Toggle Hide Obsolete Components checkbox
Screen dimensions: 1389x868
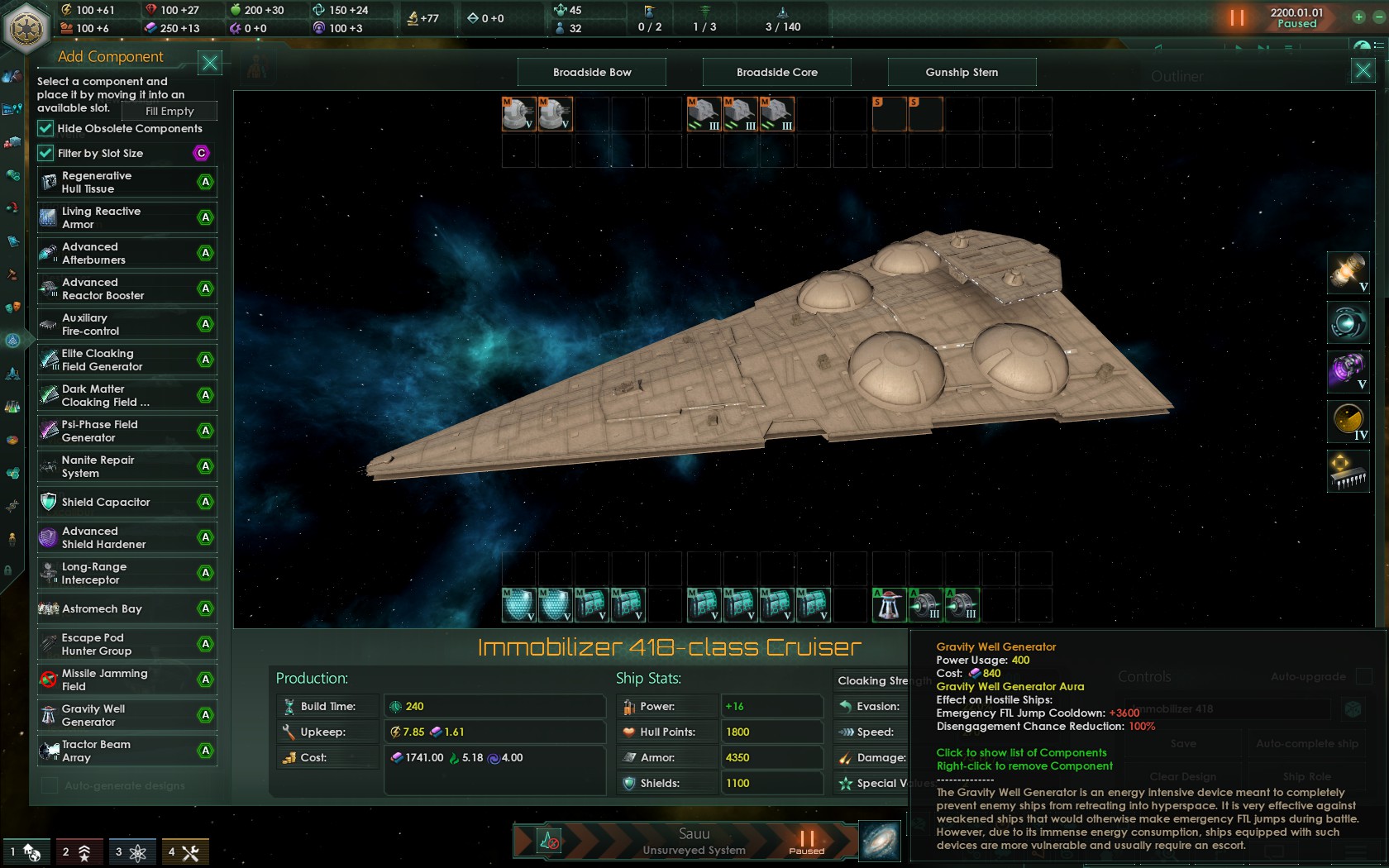45,128
